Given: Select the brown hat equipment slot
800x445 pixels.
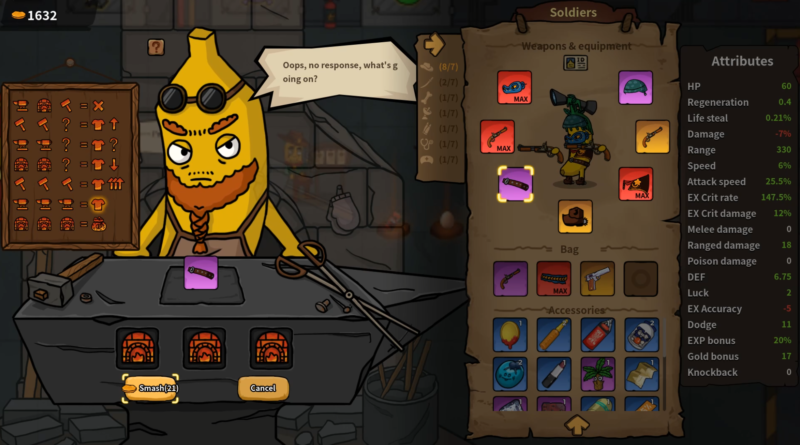Looking at the screenshot, I should (575, 216).
